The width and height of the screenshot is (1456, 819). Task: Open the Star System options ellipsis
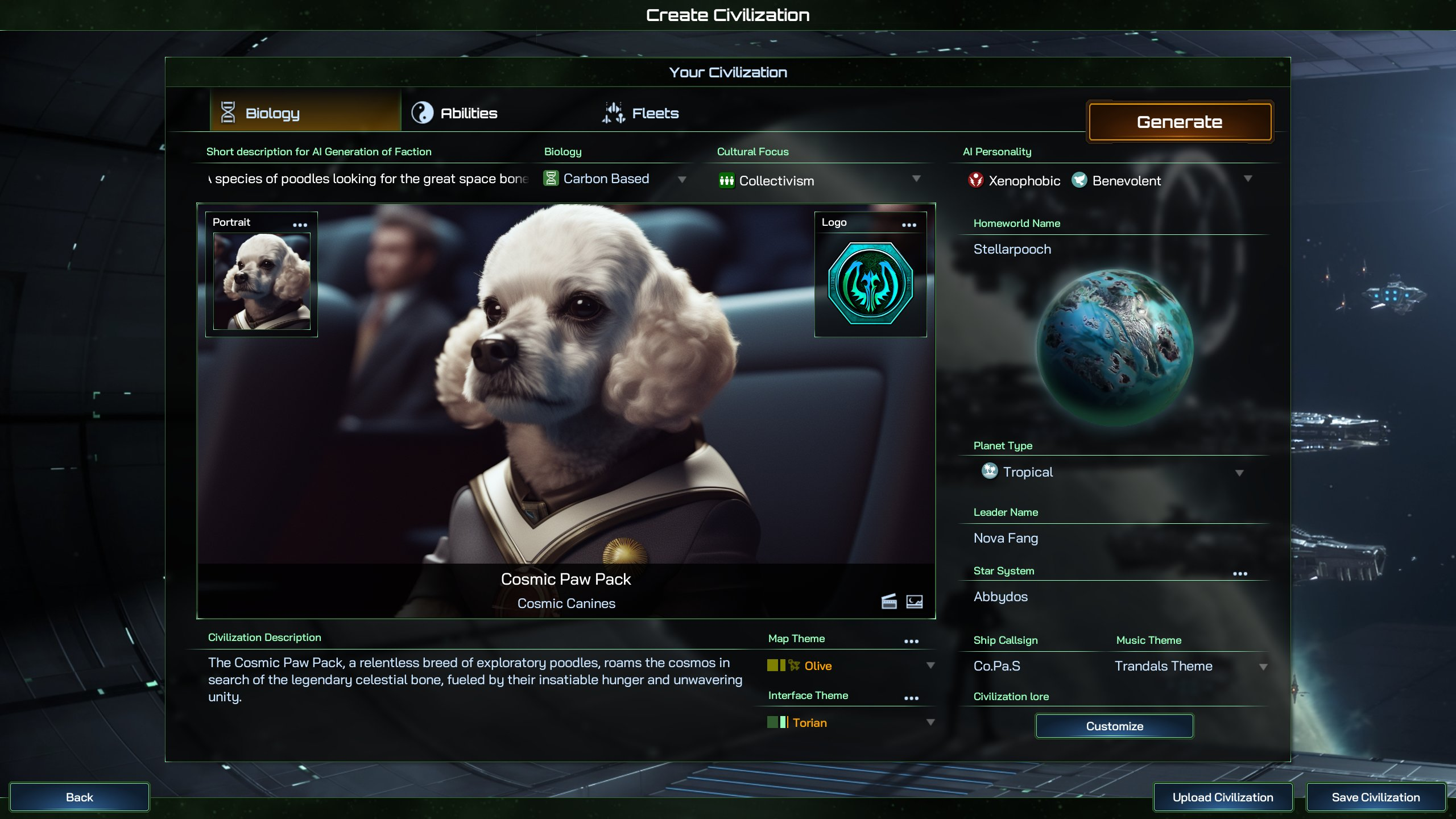pos(1240,574)
